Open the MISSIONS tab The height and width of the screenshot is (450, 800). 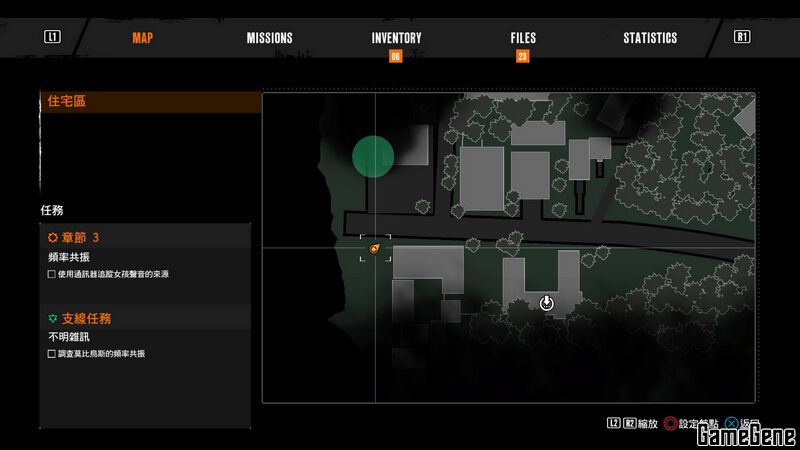(270, 38)
